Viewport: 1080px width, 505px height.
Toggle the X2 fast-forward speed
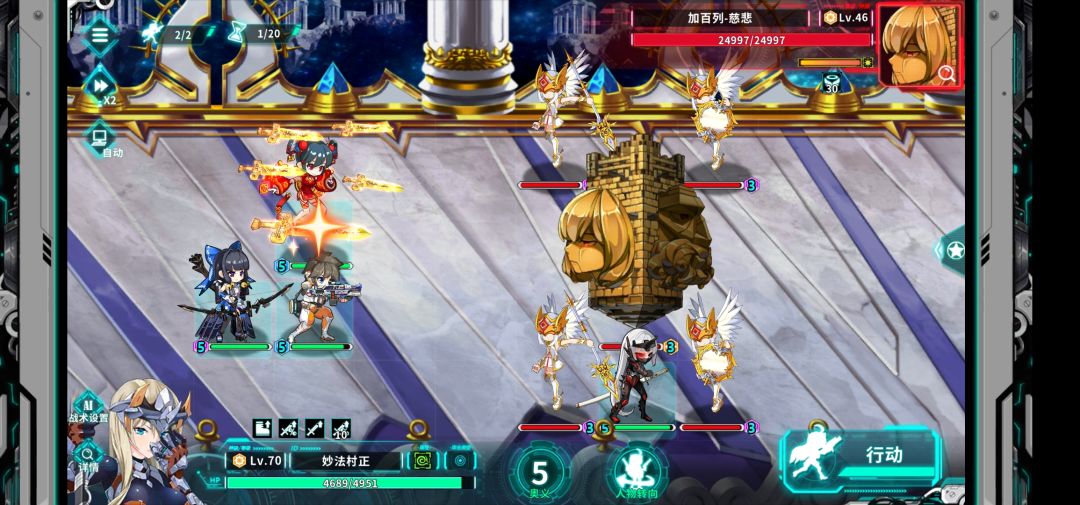(101, 86)
